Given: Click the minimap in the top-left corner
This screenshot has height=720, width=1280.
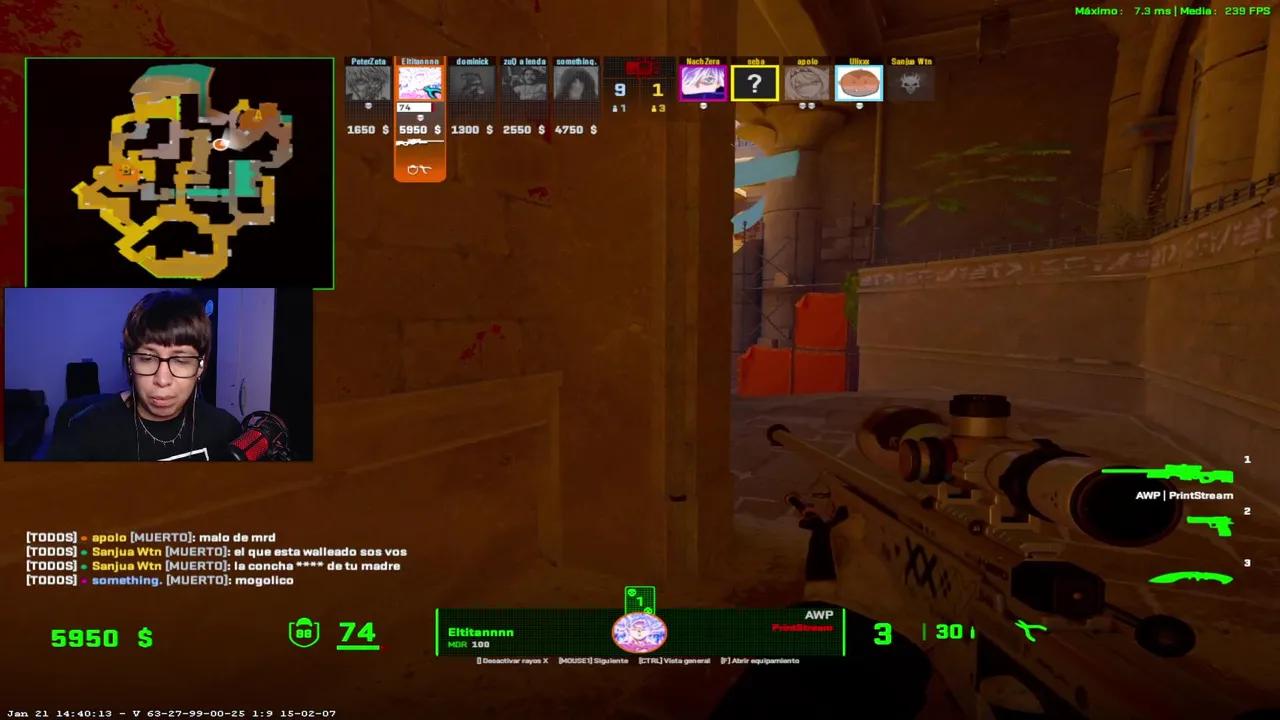Looking at the screenshot, I should pos(178,172).
